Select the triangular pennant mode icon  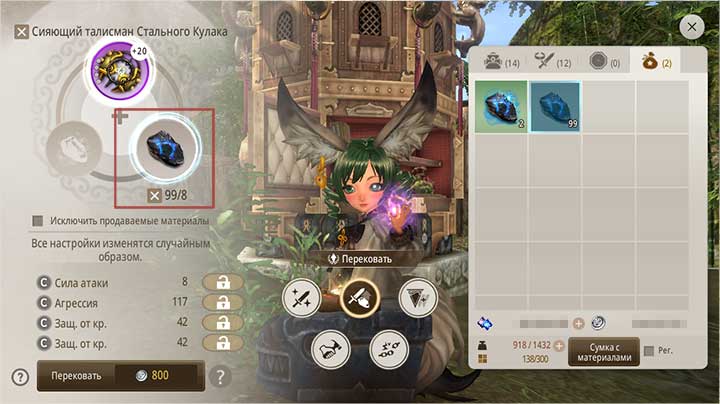point(417,297)
